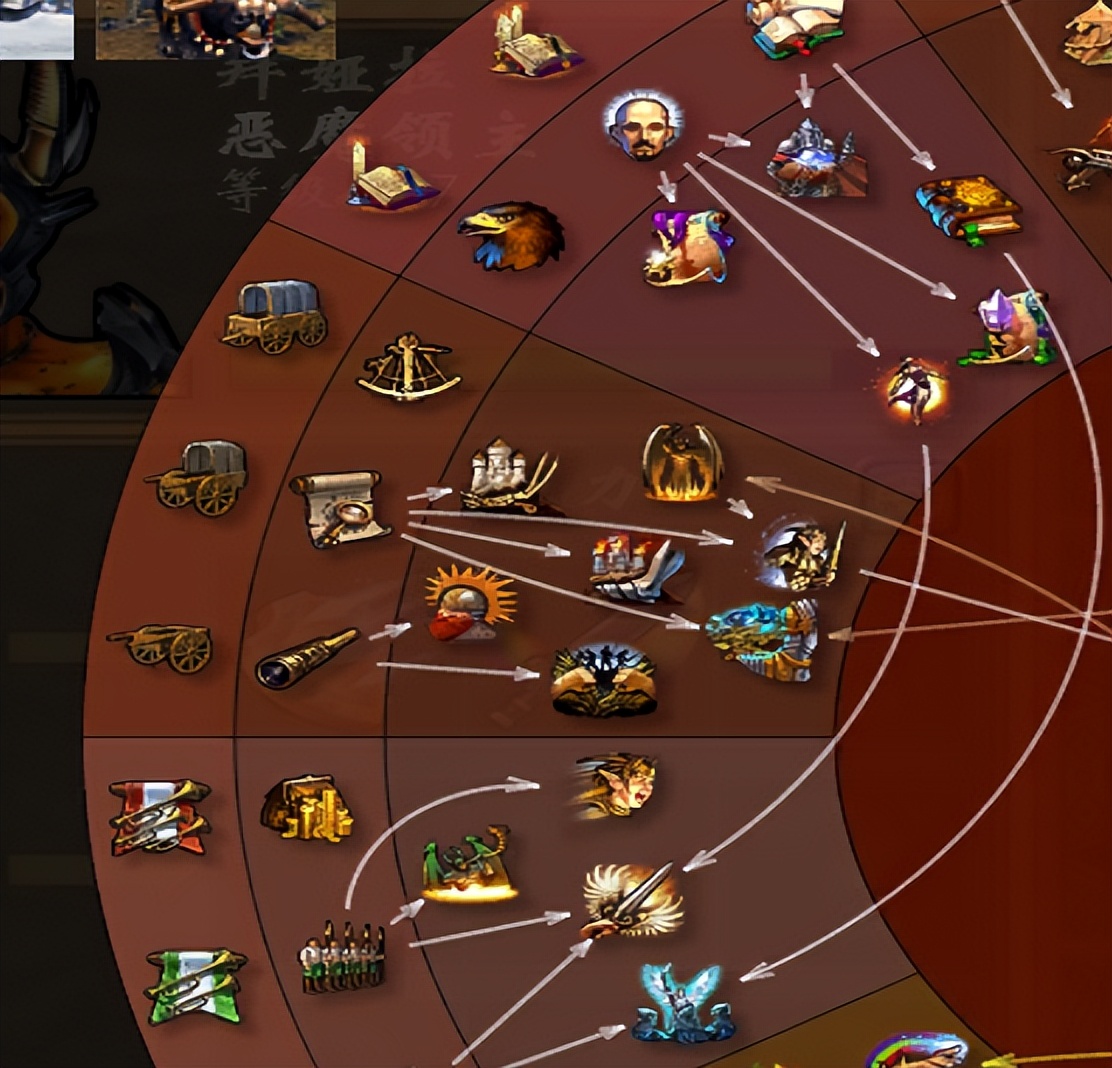Select the red and white banner icon
The image size is (1112, 1068).
pyautogui.click(x=160, y=816)
